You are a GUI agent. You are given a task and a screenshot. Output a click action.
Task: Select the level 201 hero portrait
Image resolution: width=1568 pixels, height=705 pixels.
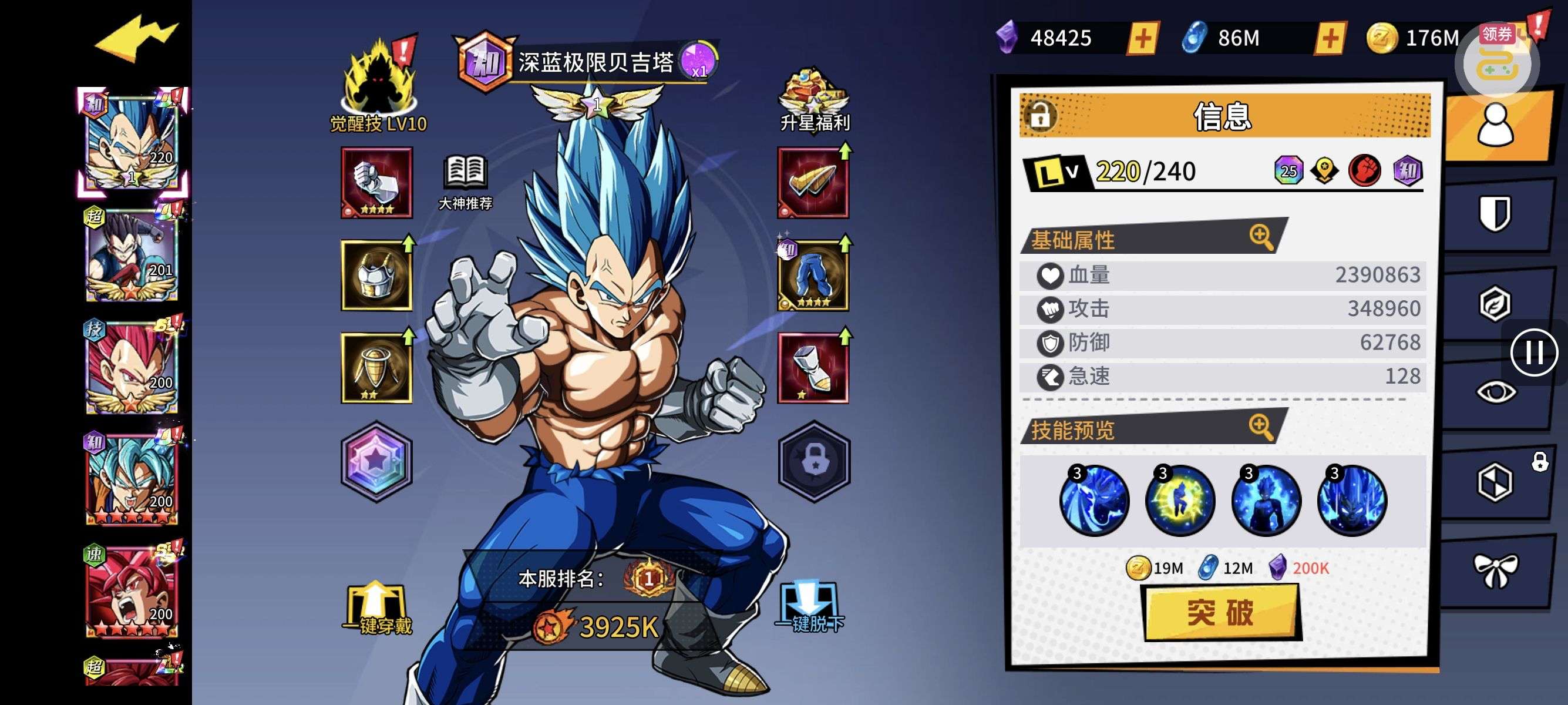[132, 256]
